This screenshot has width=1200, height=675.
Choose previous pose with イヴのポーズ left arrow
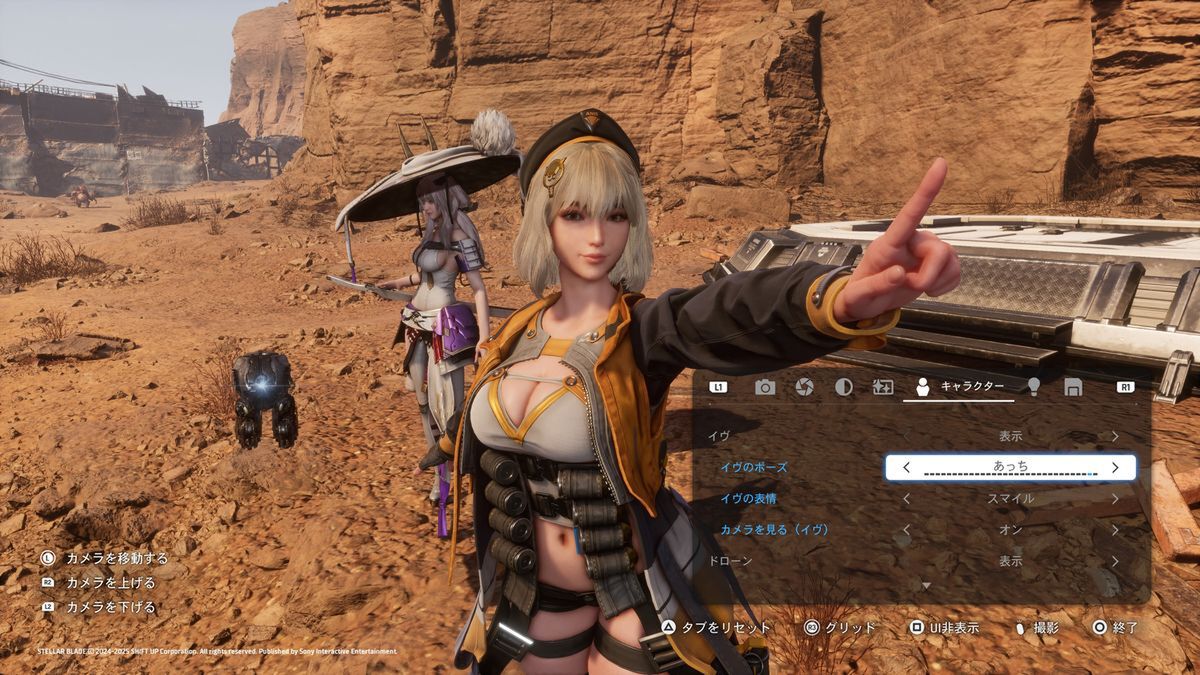pyautogui.click(x=906, y=467)
